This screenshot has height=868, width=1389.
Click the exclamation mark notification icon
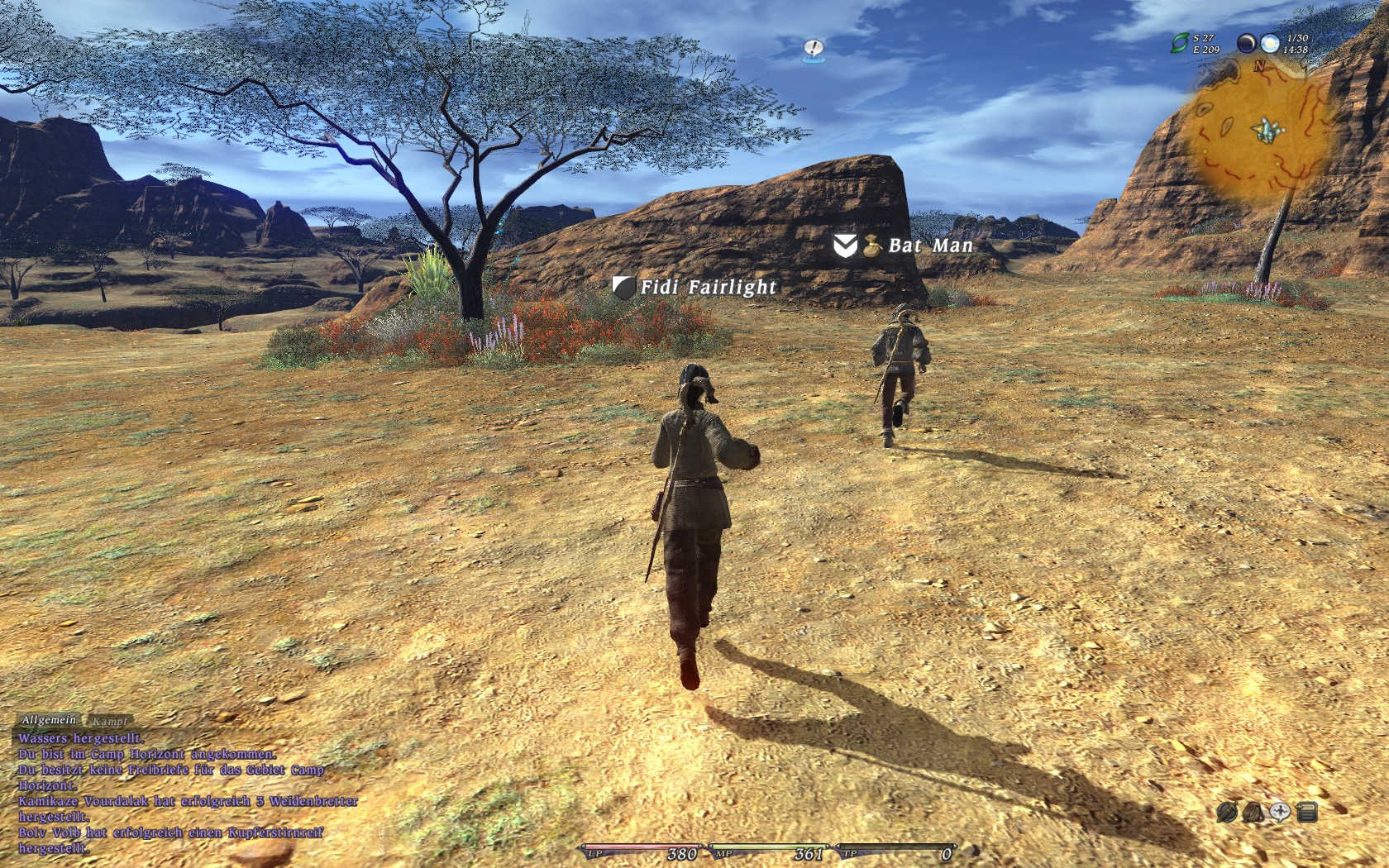(x=813, y=50)
